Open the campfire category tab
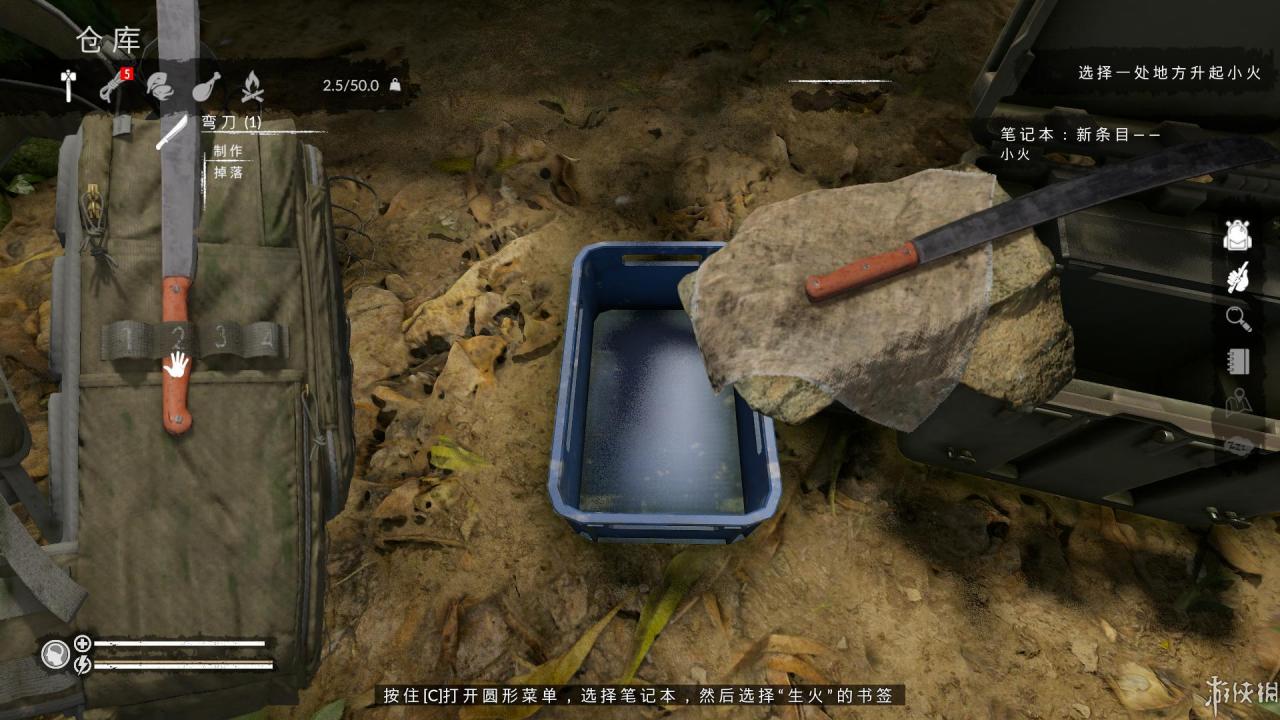This screenshot has height=720, width=1280. [x=252, y=87]
